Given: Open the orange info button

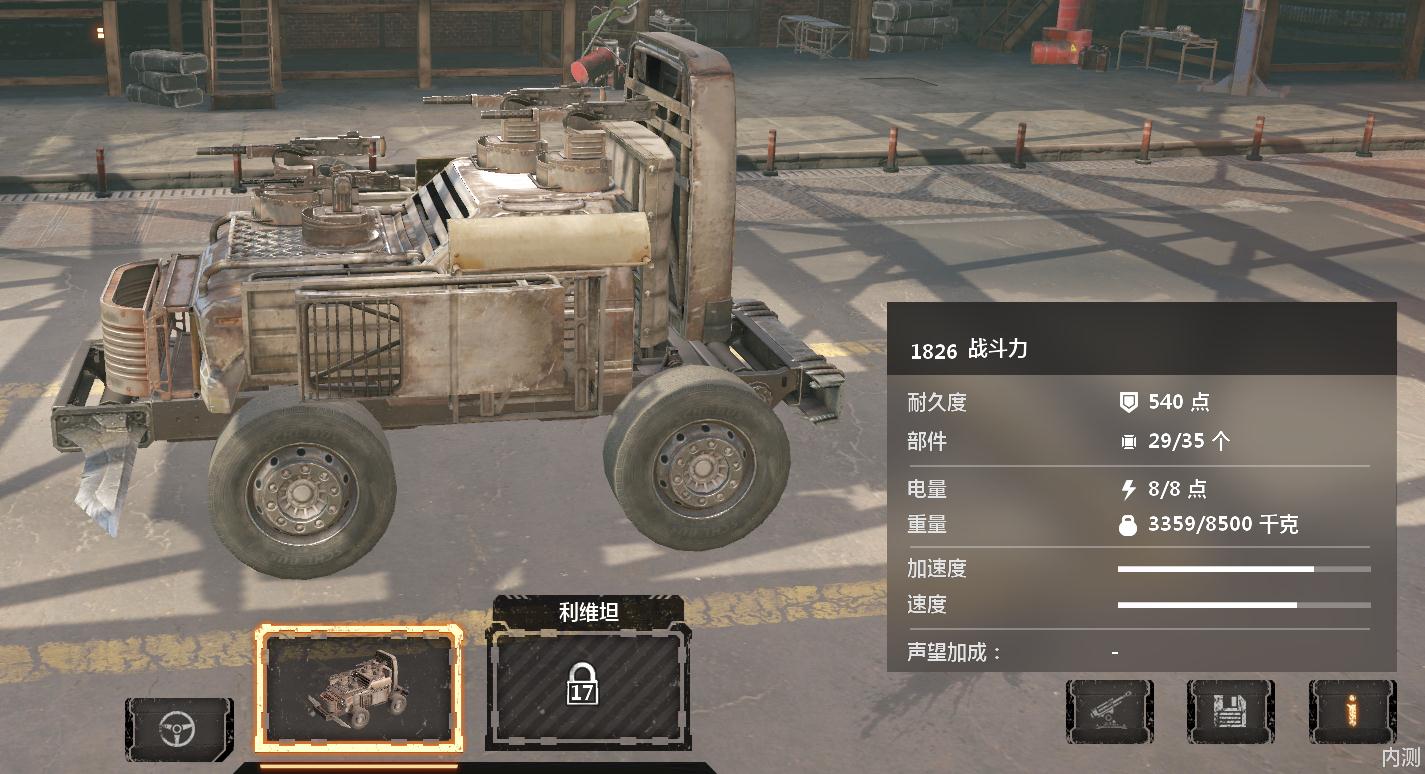Looking at the screenshot, I should click(x=1351, y=711).
